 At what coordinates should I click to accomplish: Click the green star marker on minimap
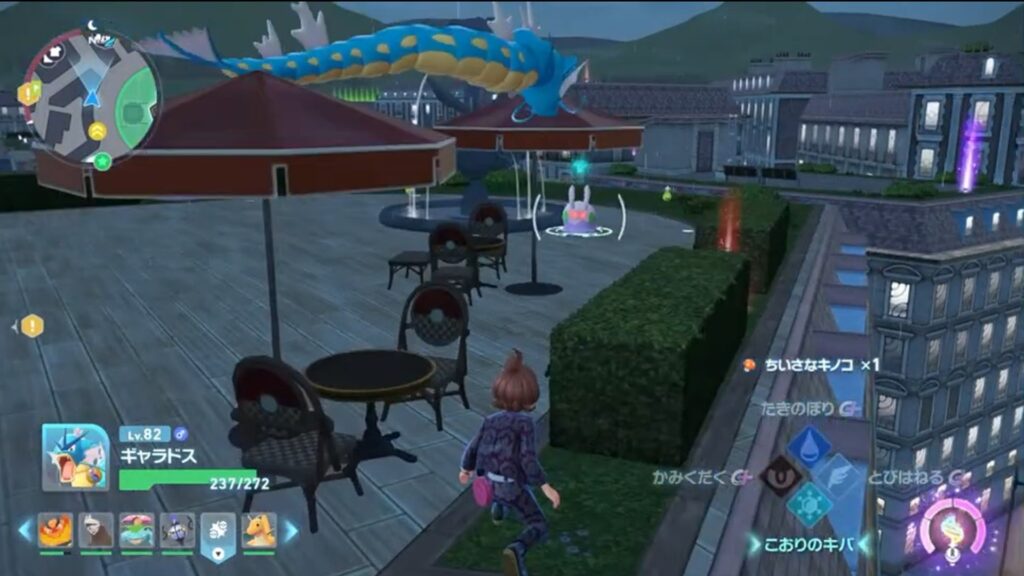[101, 160]
